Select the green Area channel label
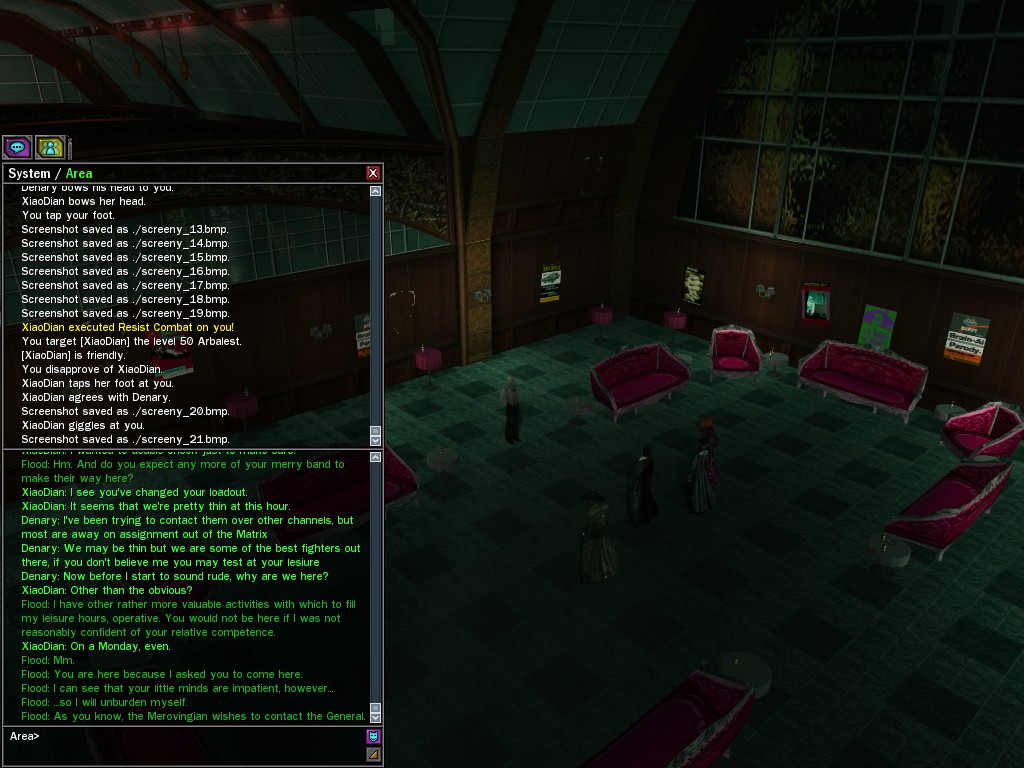Screen dimensions: 1024x768 (x=79, y=174)
